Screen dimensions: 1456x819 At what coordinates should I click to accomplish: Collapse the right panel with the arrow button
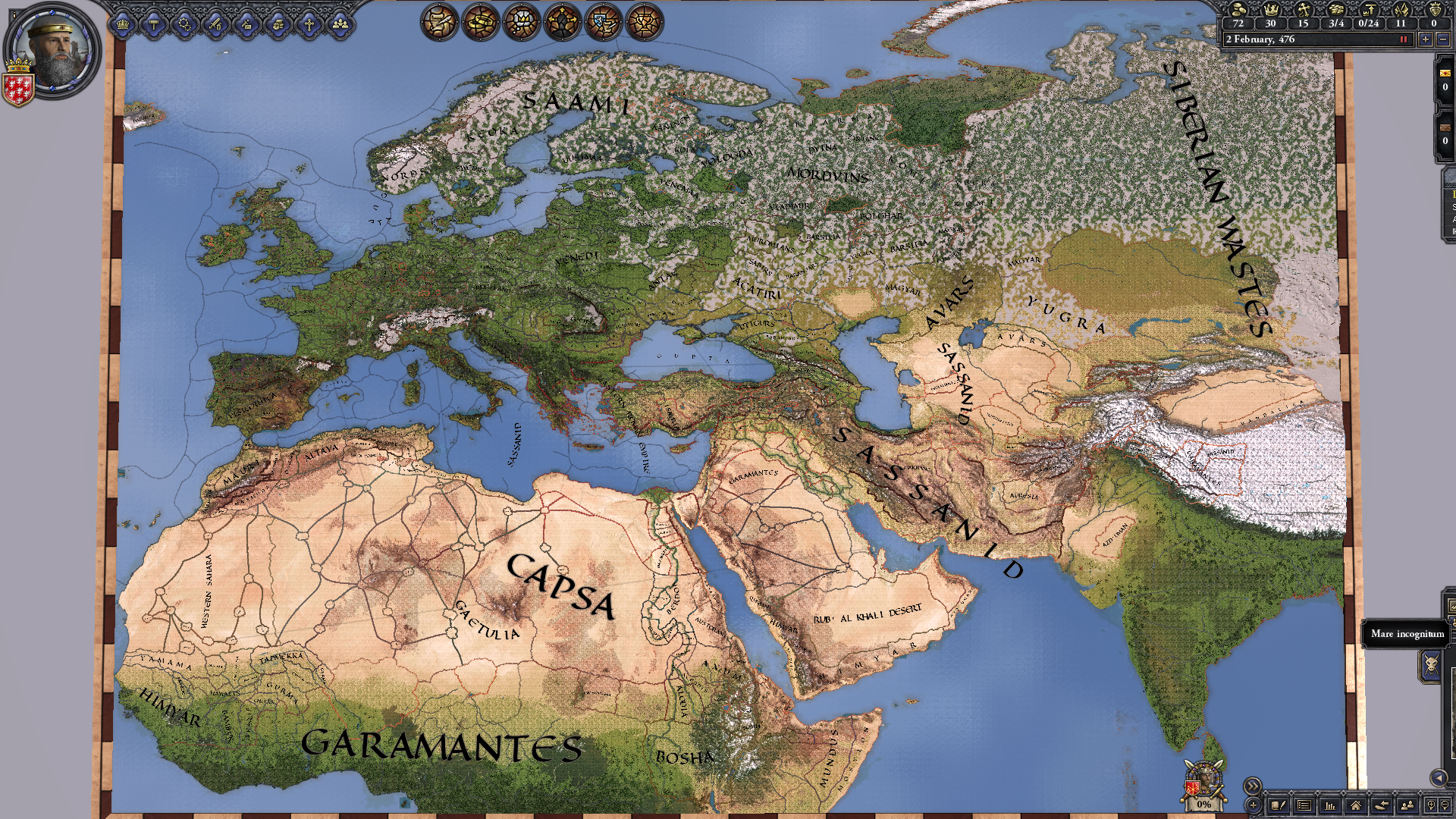click(x=1441, y=779)
